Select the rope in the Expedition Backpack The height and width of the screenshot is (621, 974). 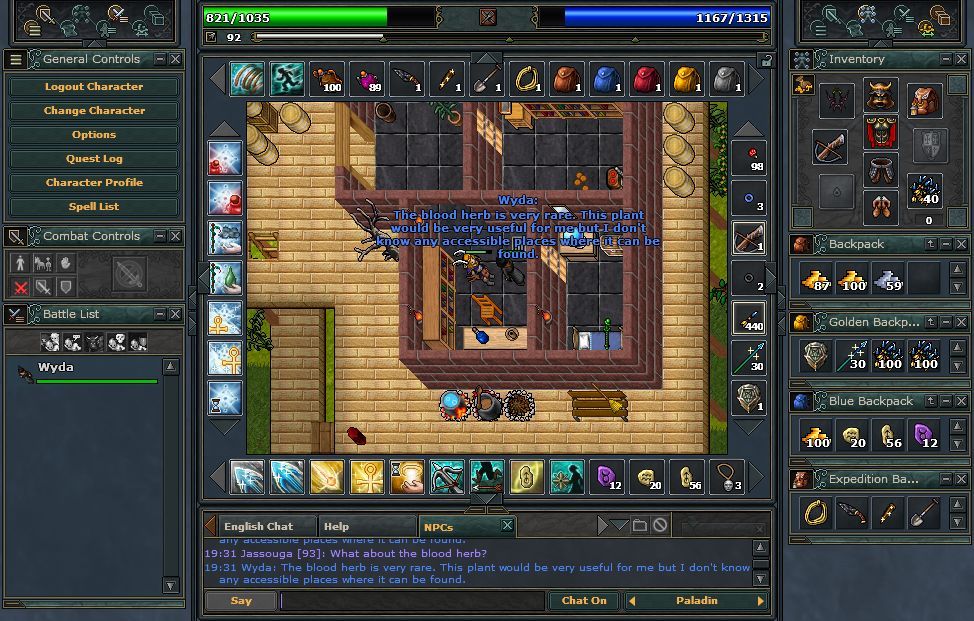click(817, 514)
